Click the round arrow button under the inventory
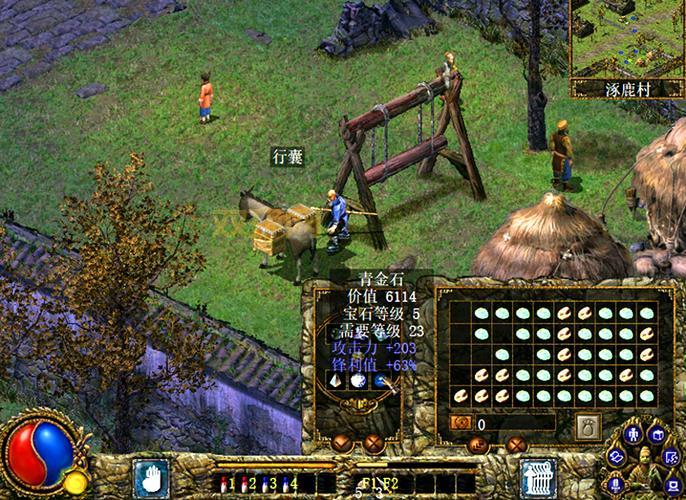This screenshot has height=500, width=686. tap(479, 445)
